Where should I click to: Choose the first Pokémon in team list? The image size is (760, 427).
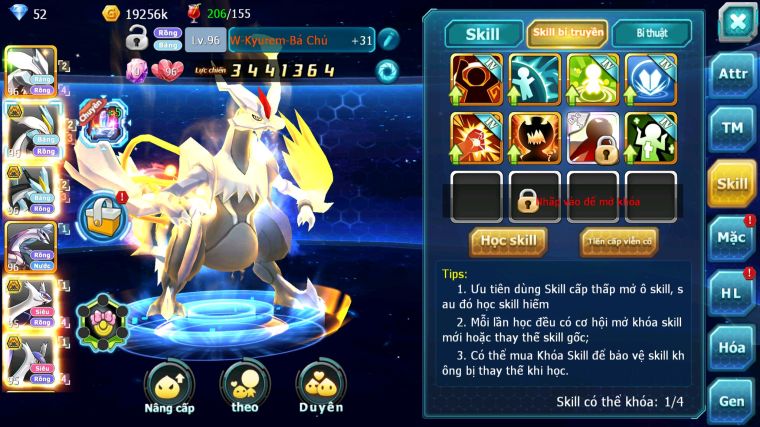pyautogui.click(x=28, y=72)
